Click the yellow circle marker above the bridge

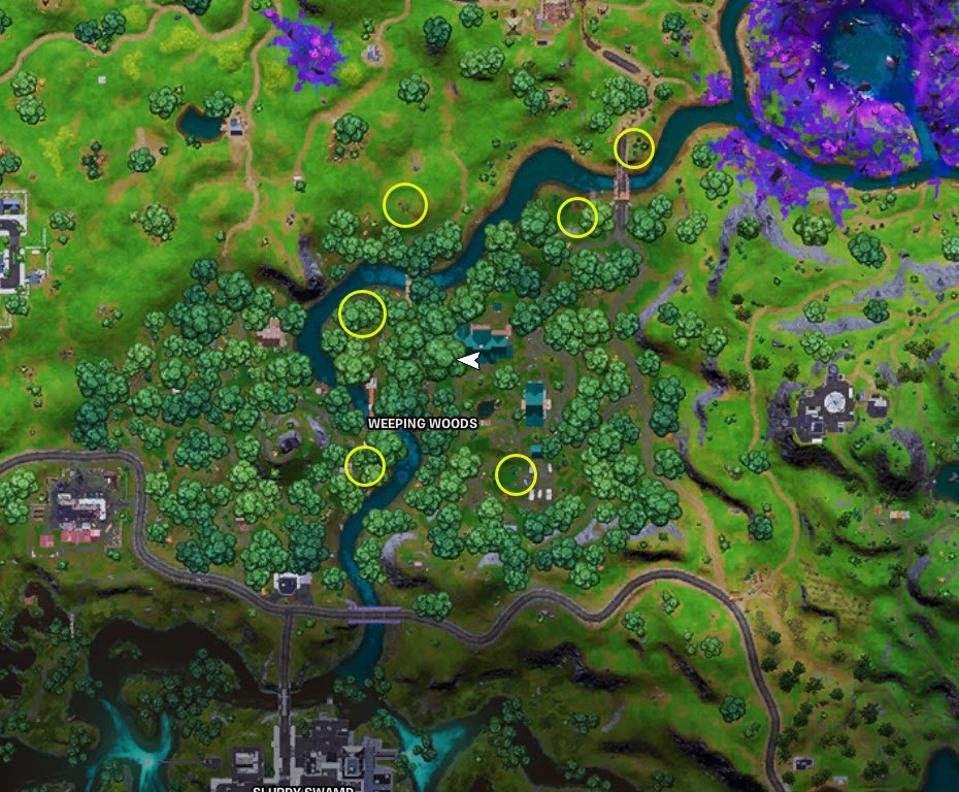point(634,149)
